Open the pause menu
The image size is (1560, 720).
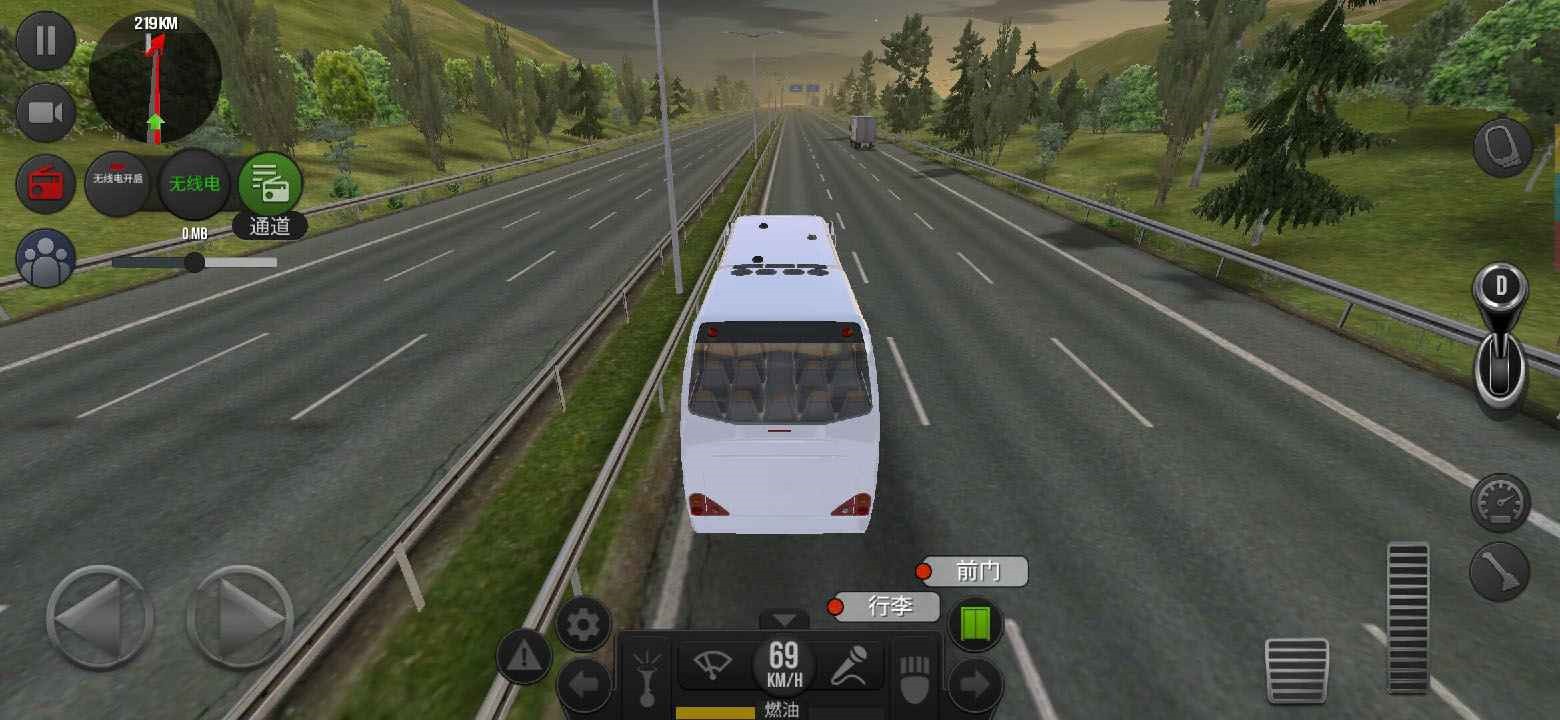pyautogui.click(x=44, y=42)
